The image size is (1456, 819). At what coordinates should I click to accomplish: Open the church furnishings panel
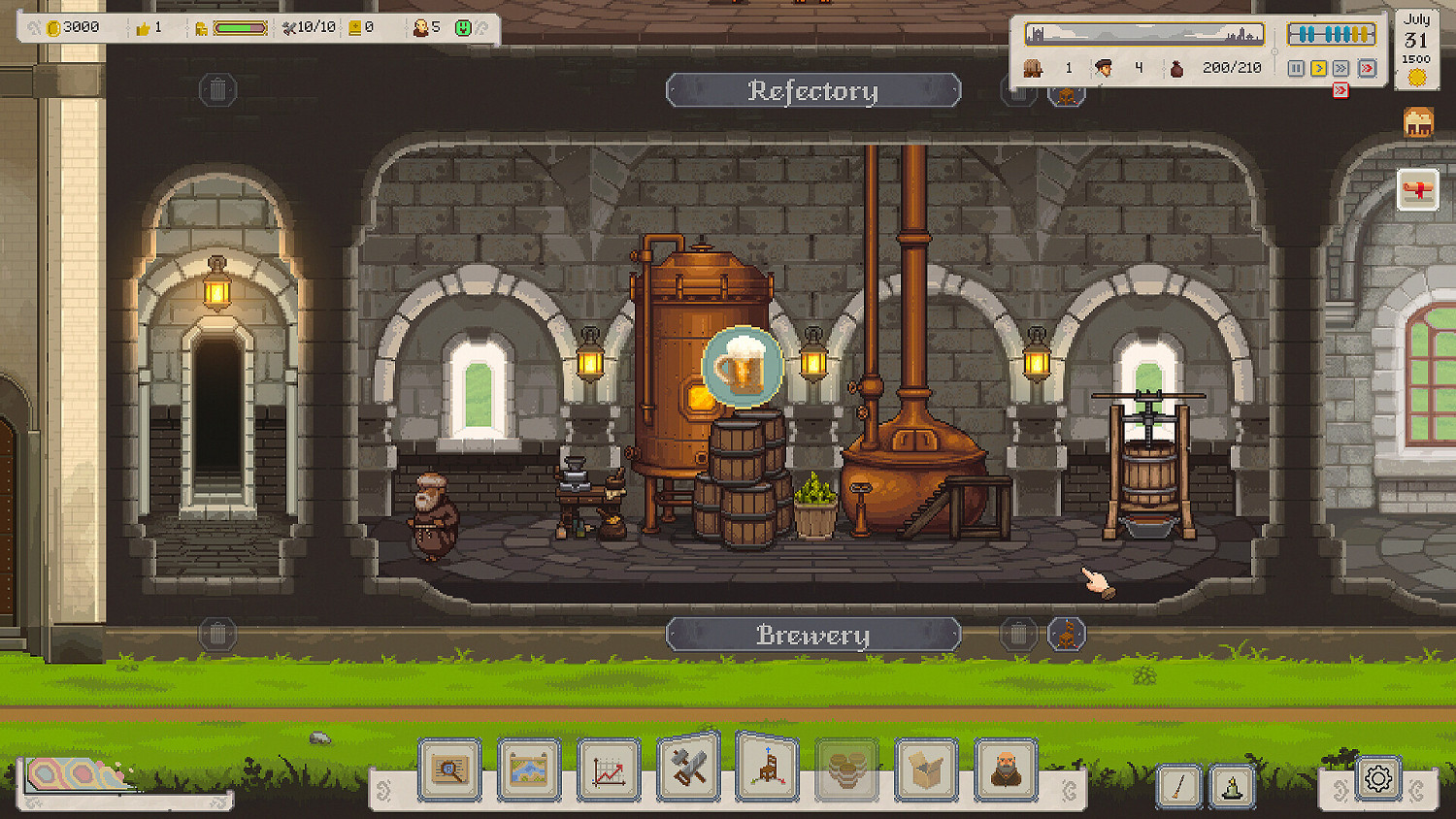point(767,771)
